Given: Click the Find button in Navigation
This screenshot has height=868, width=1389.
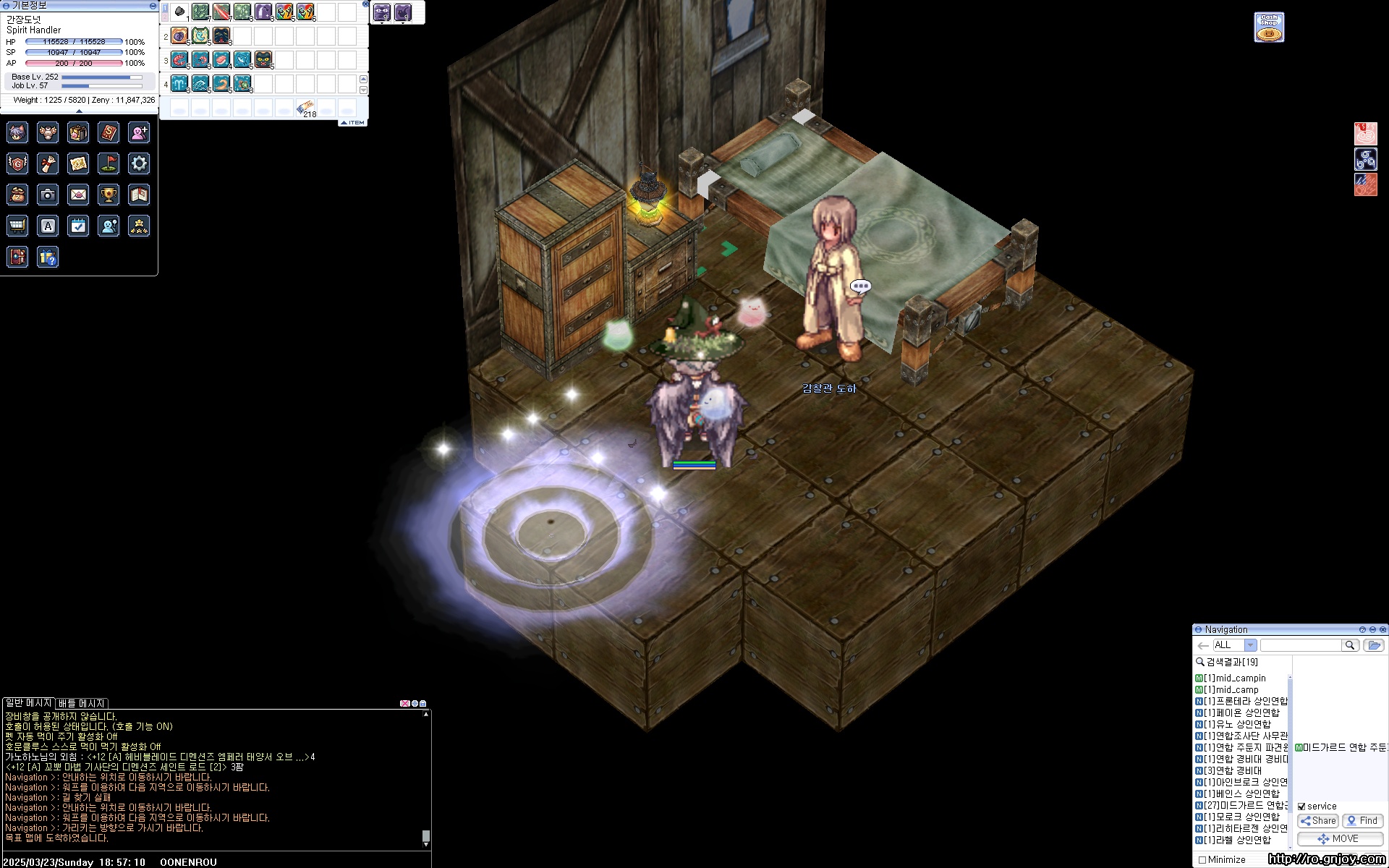Looking at the screenshot, I should click(x=1362, y=821).
